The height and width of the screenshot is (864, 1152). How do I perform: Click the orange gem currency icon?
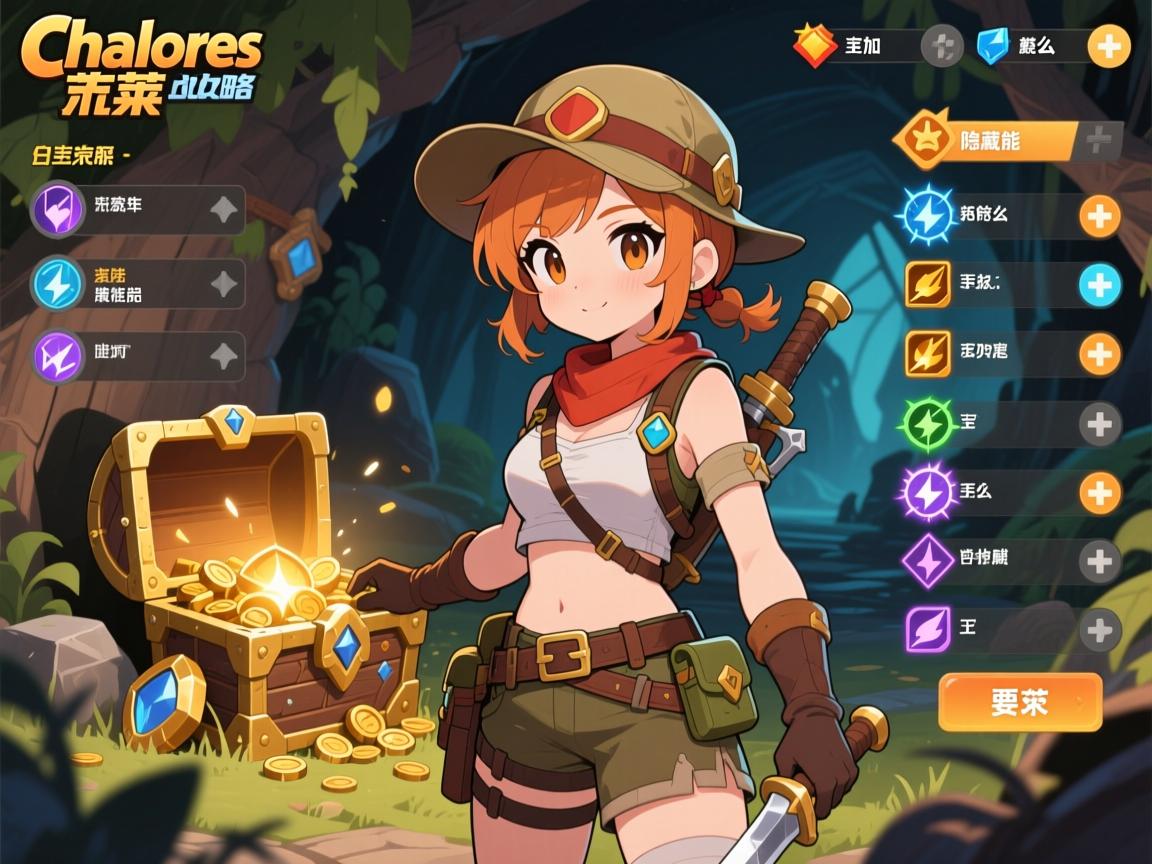(814, 46)
